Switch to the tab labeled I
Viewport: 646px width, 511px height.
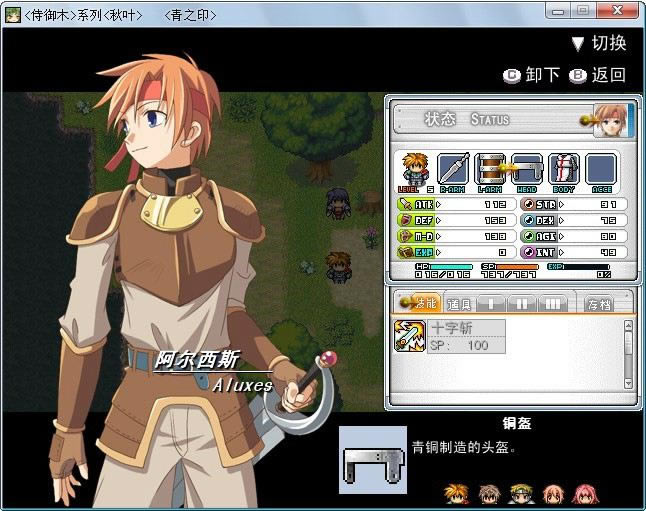click(491, 302)
